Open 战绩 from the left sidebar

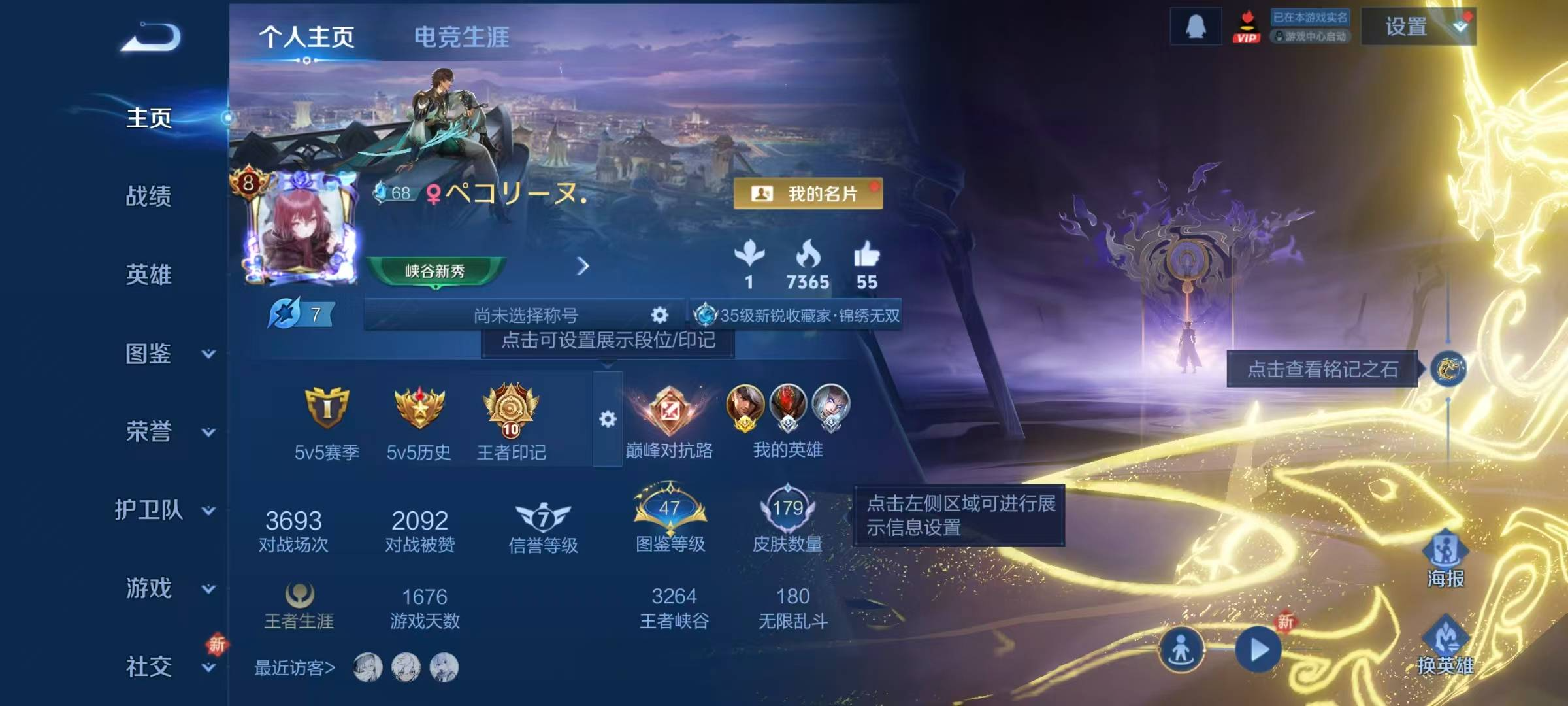click(149, 197)
